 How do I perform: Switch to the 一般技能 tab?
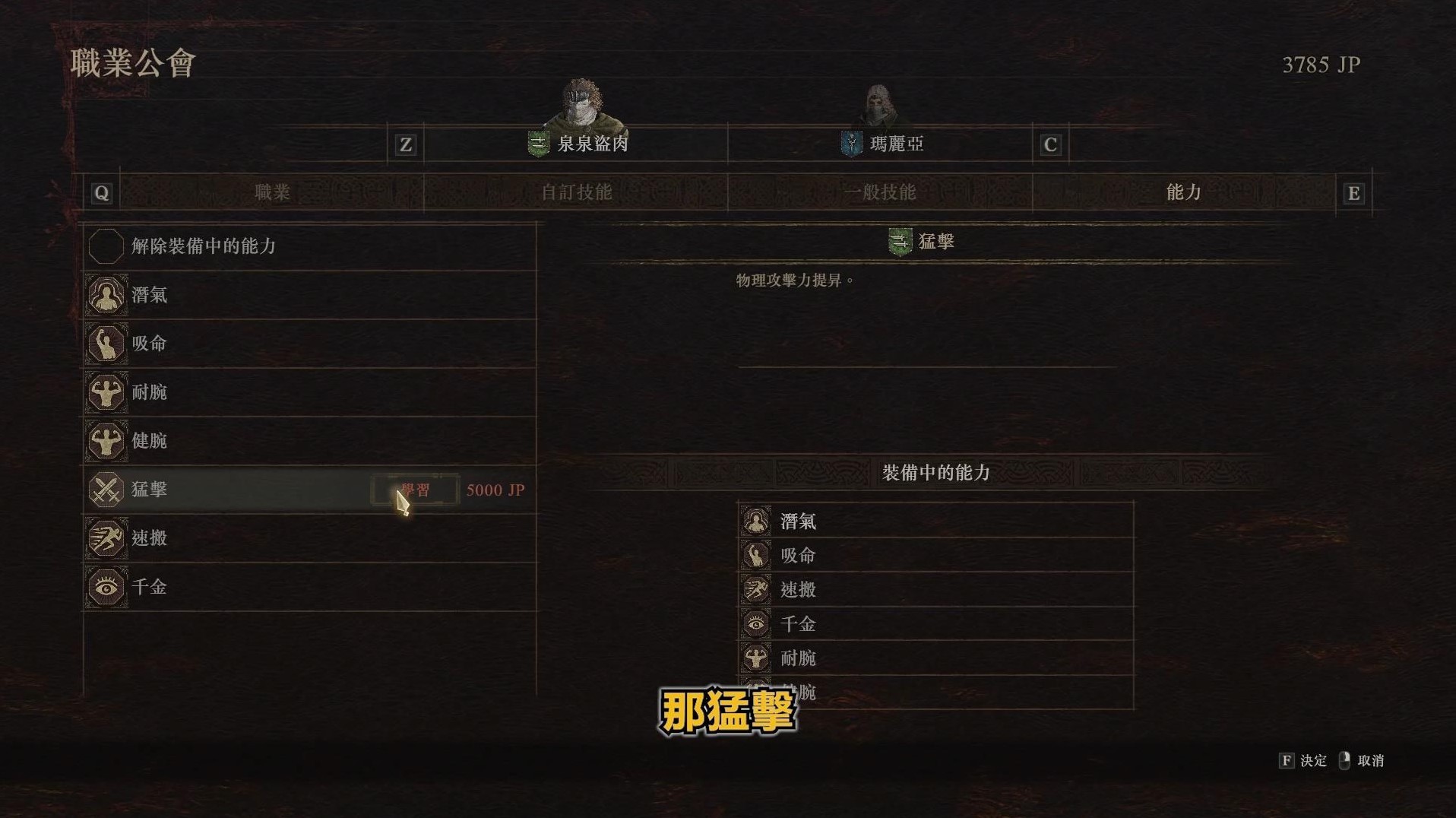tap(882, 193)
